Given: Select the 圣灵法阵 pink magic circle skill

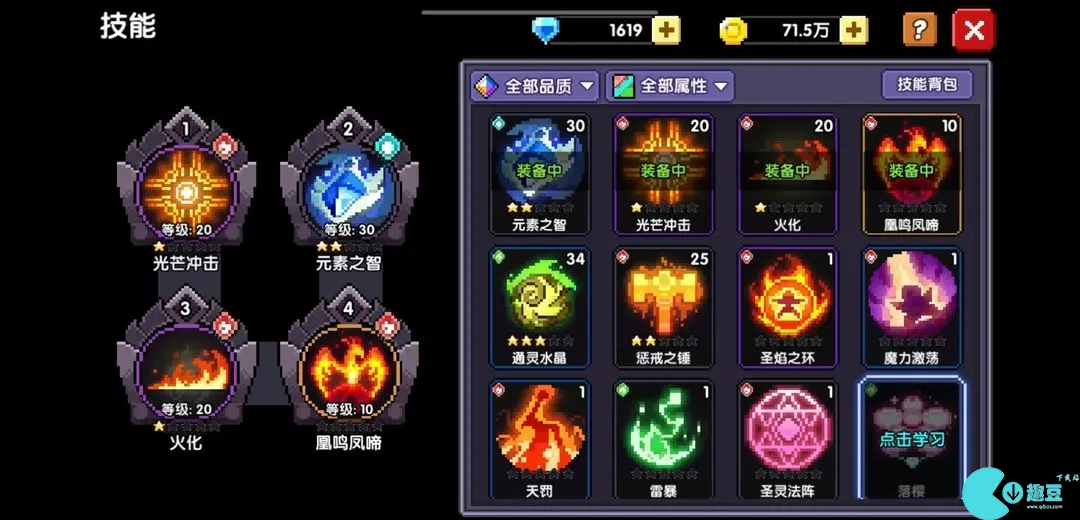Looking at the screenshot, I should (787, 438).
